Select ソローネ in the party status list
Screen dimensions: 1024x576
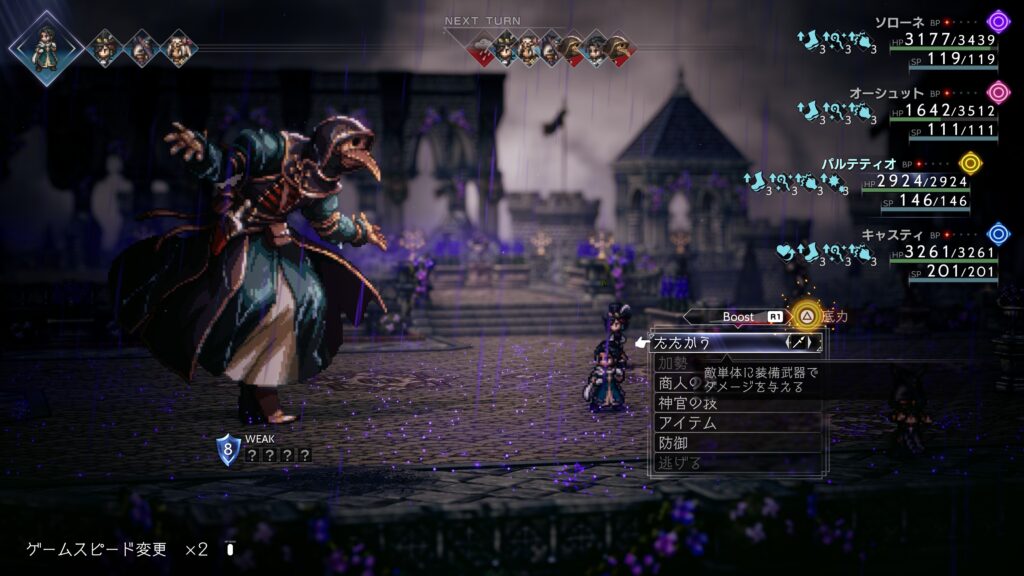coord(900,22)
